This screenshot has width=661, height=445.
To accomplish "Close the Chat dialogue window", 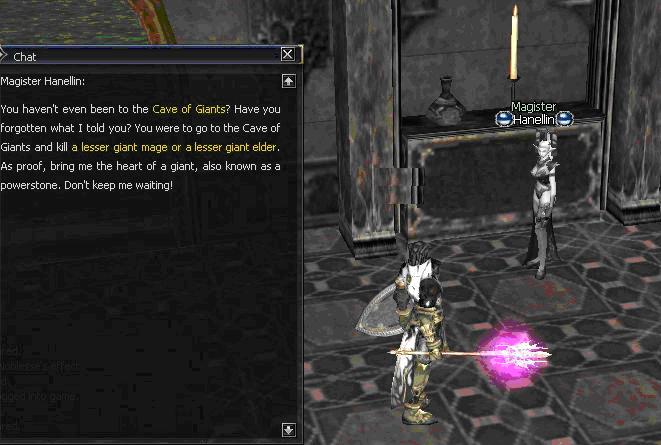I will [x=288, y=55].
